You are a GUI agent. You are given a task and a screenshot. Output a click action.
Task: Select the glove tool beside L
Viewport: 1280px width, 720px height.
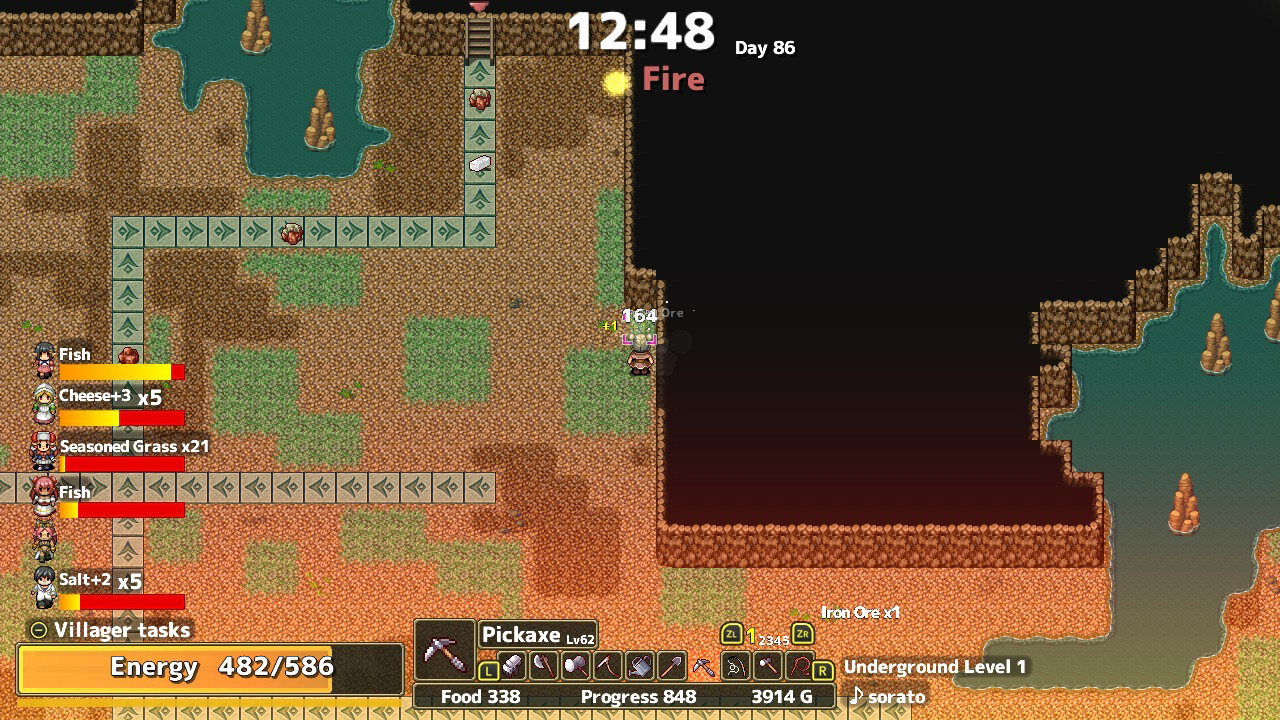click(513, 664)
